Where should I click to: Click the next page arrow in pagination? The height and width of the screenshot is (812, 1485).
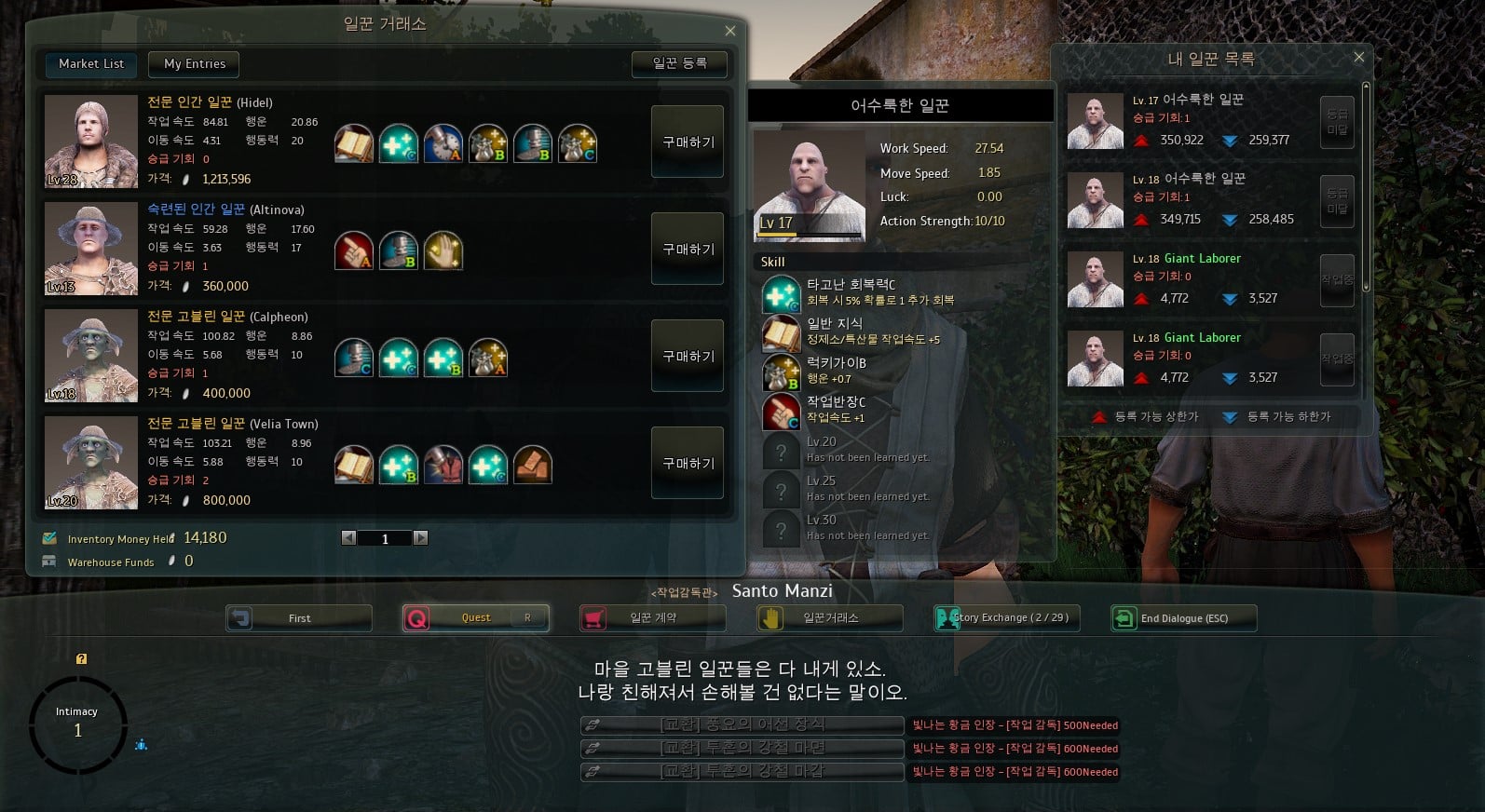[x=421, y=537]
